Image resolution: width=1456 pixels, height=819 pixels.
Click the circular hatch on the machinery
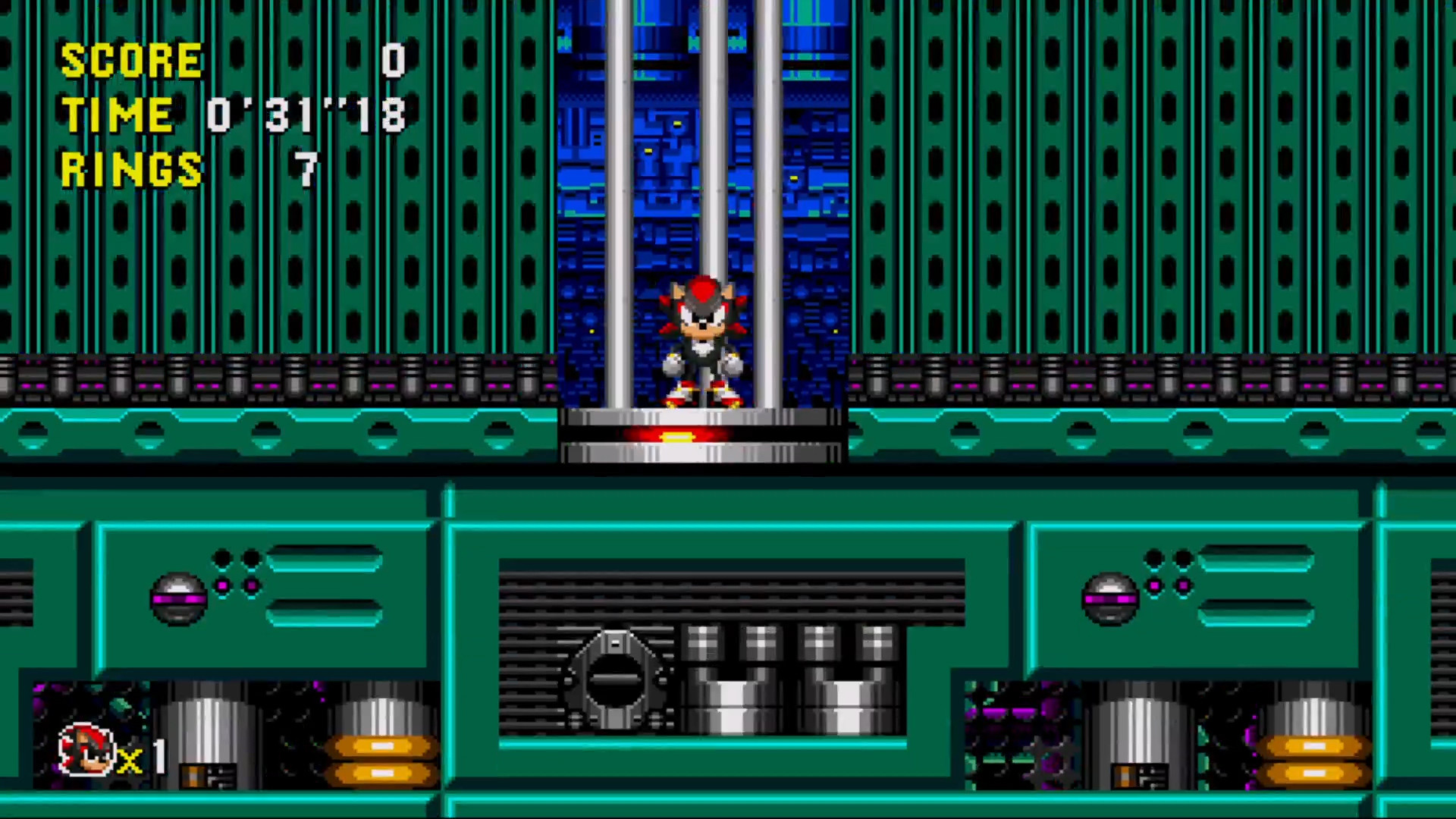(x=614, y=679)
